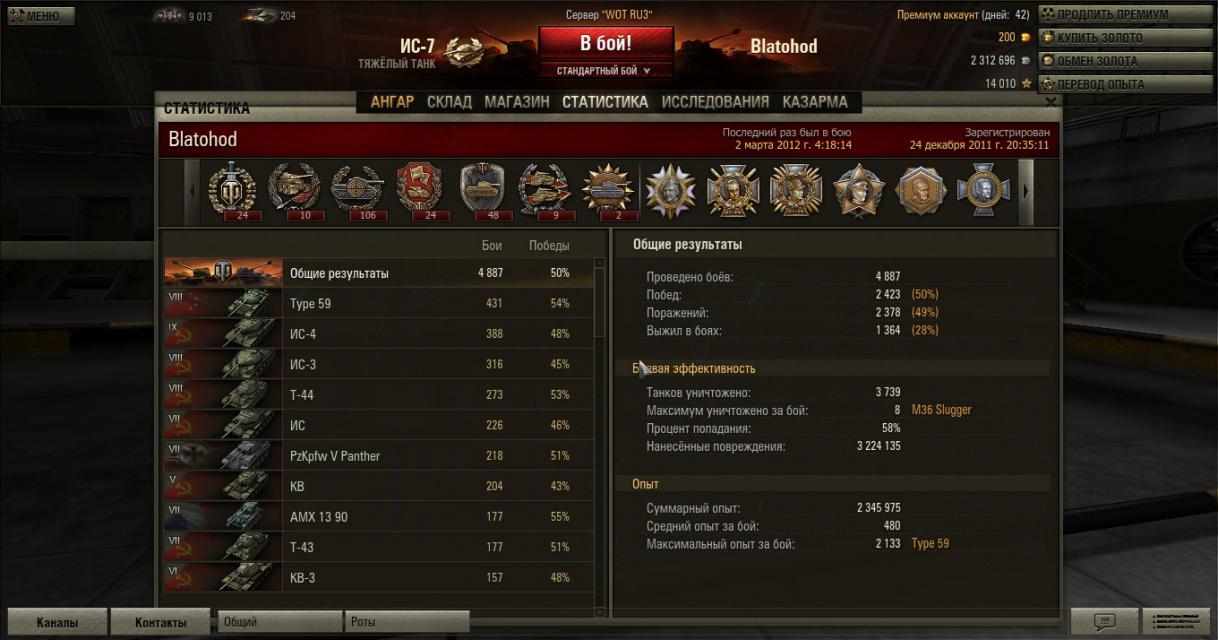Open the main Меню button
The width and height of the screenshot is (1218, 640).
coord(40,16)
